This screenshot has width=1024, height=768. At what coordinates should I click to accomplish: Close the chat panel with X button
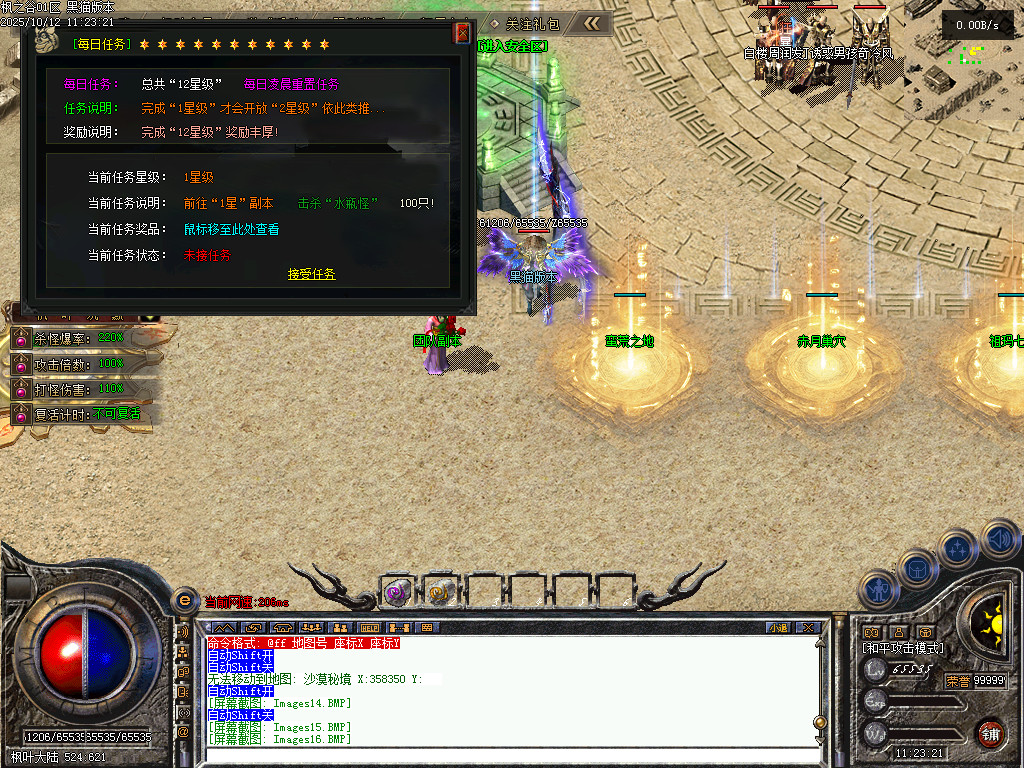click(x=807, y=627)
